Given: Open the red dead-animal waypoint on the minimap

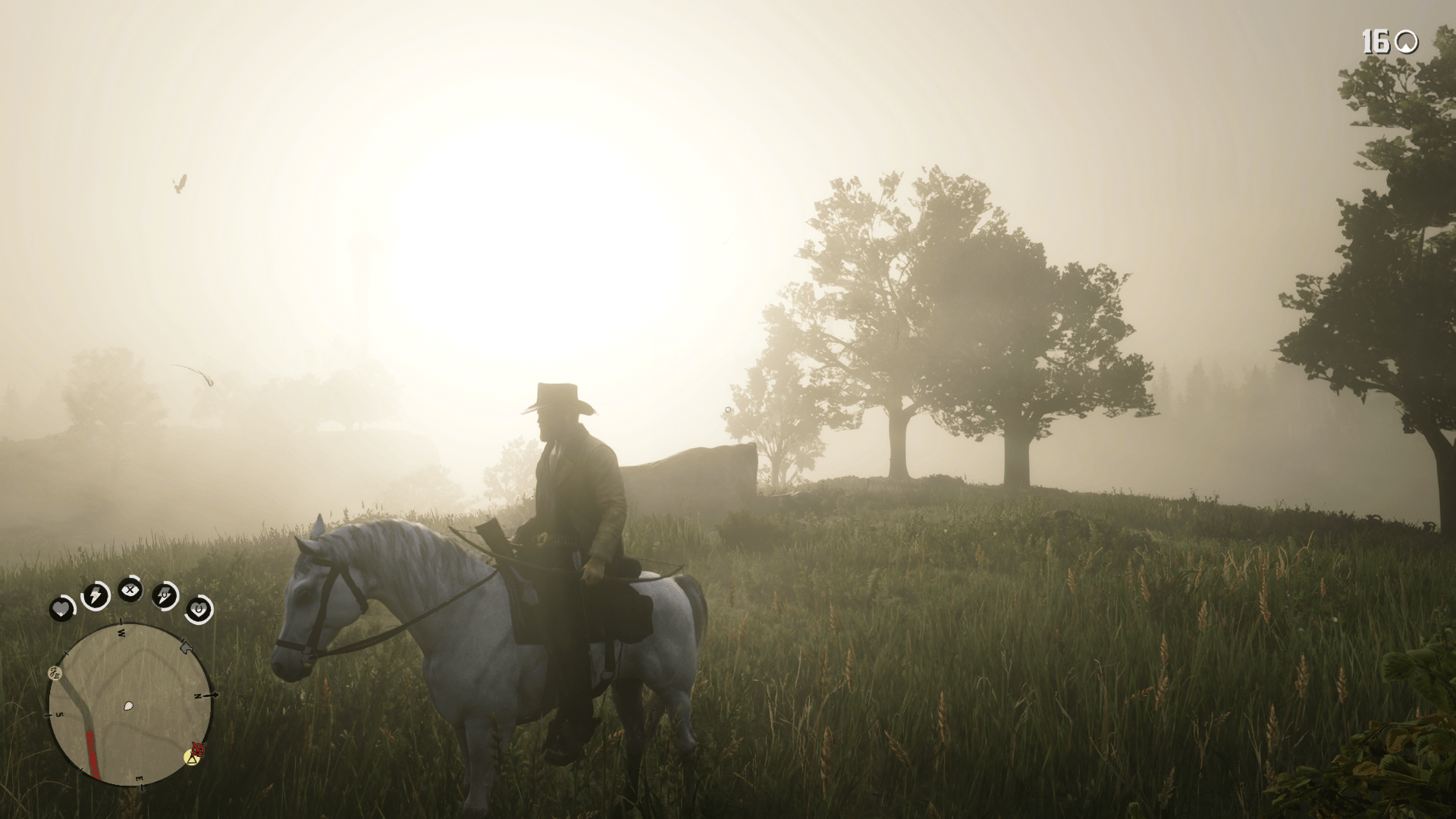Looking at the screenshot, I should pos(197,751).
